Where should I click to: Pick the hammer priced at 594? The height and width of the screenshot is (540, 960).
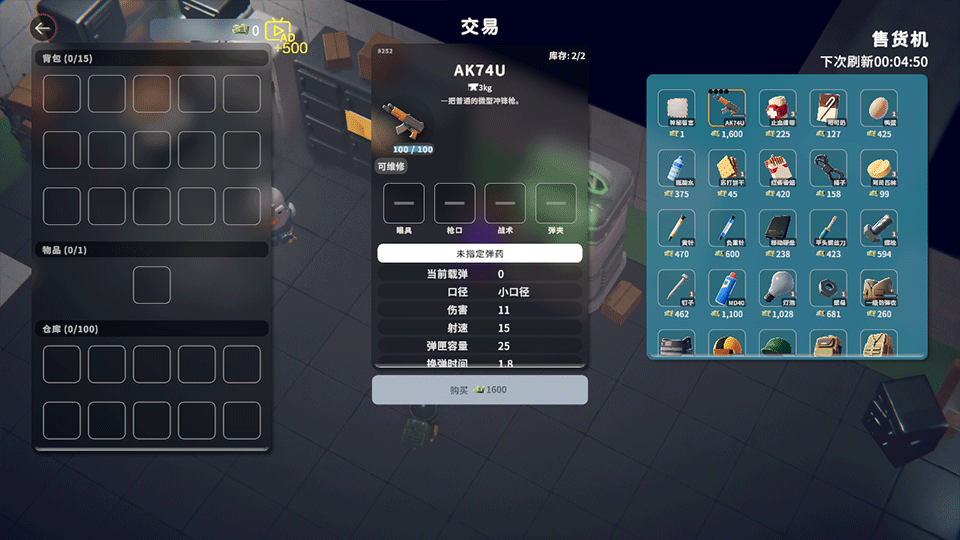click(x=878, y=229)
